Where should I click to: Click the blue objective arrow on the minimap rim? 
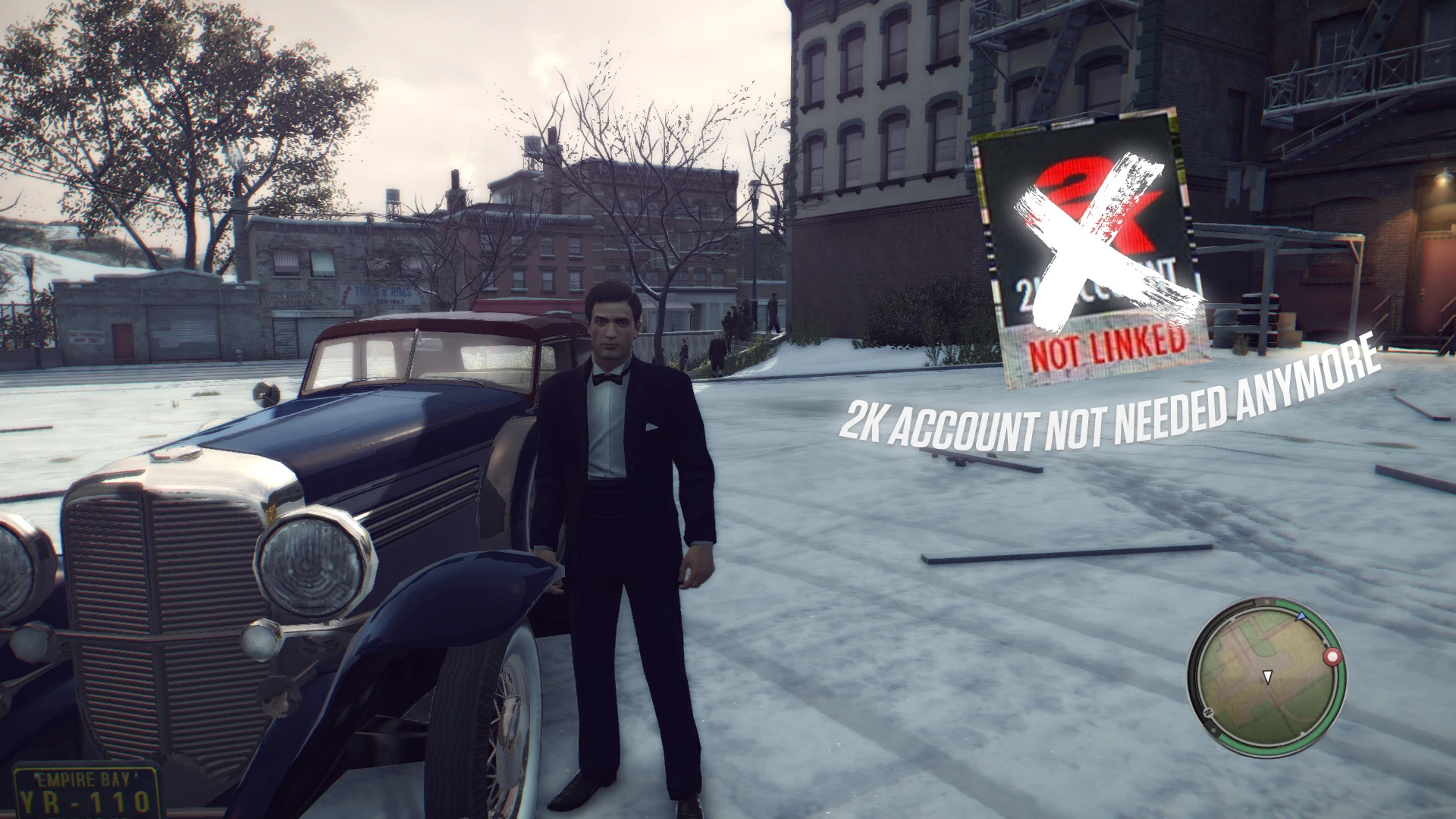1300,617
